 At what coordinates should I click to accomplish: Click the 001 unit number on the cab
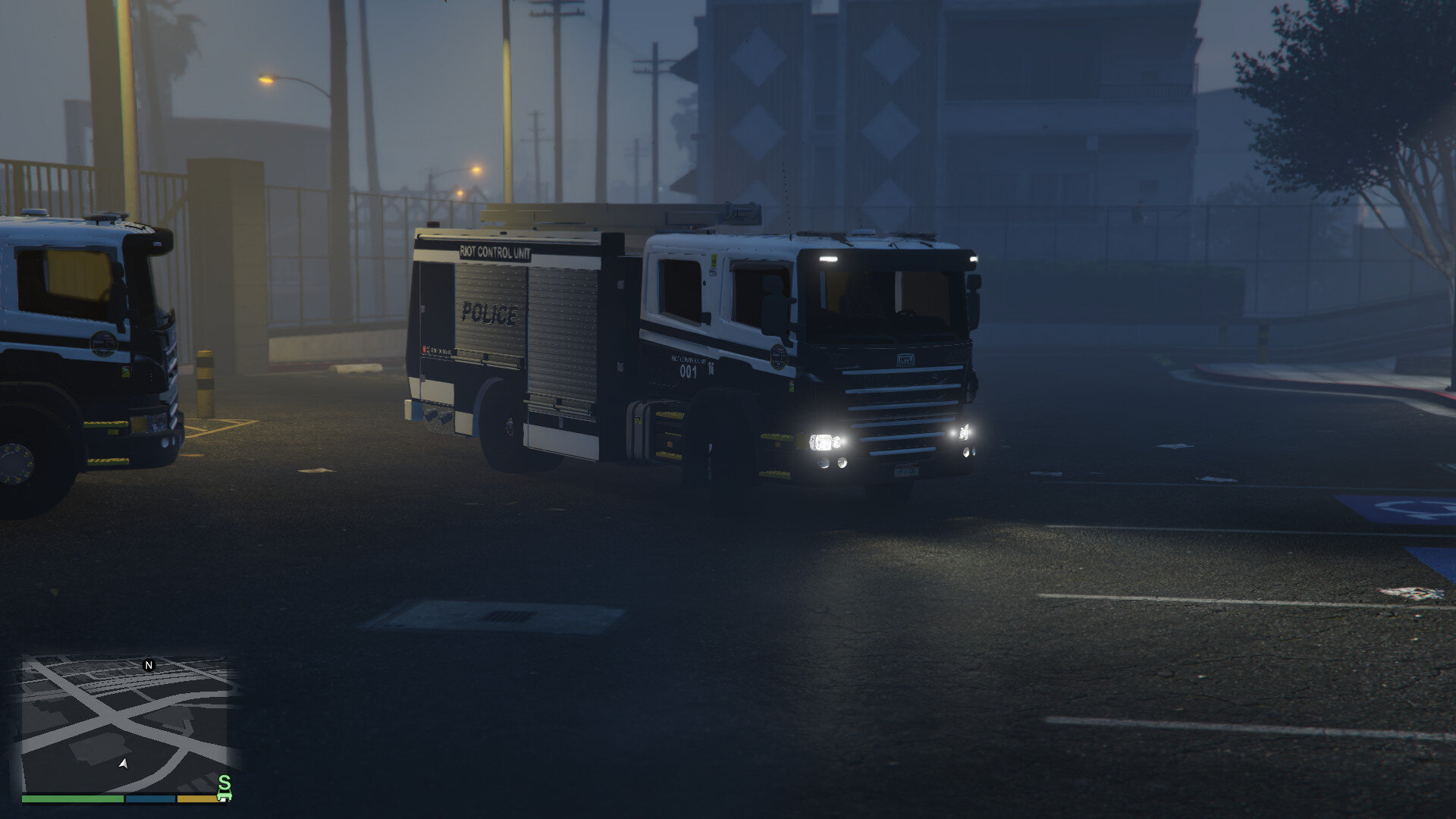pos(689,372)
